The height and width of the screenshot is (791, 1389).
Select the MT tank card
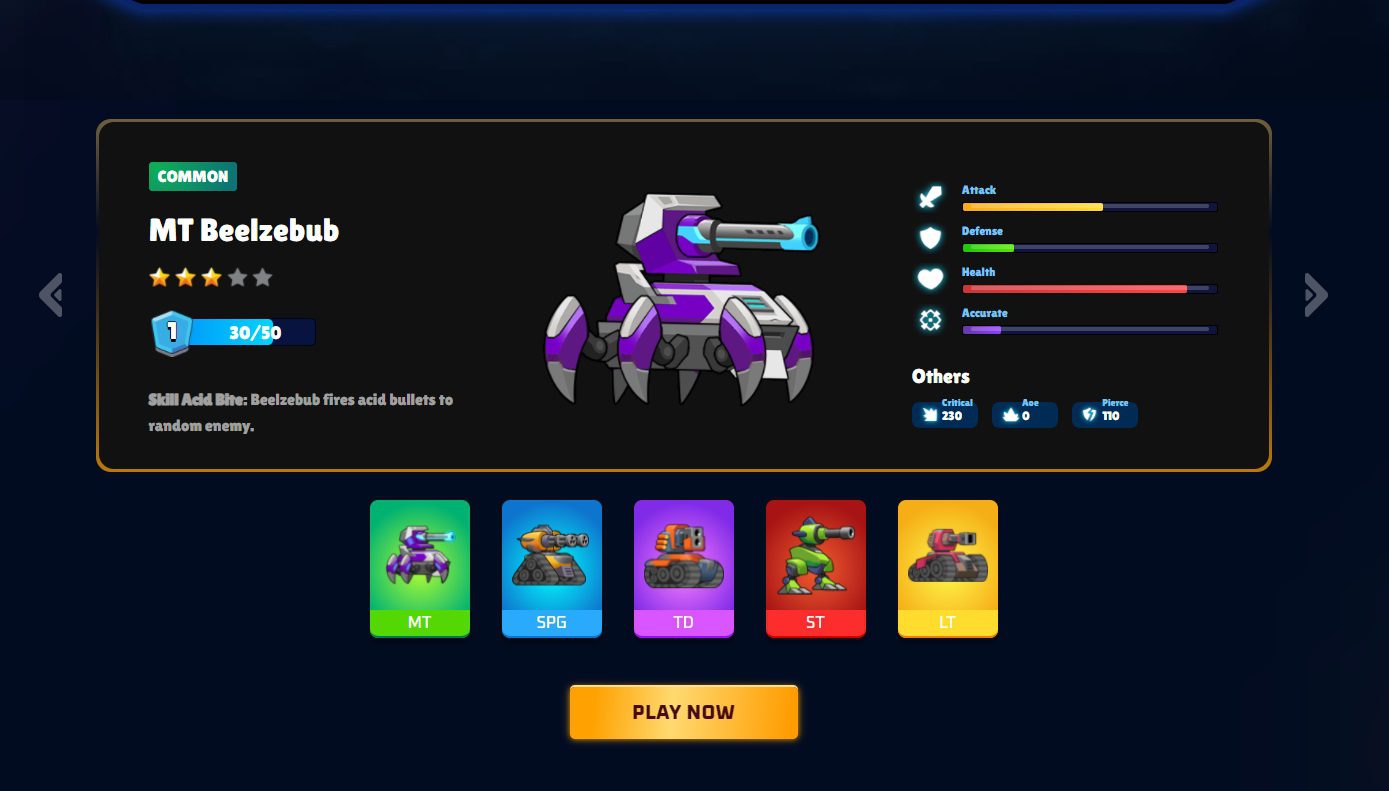point(420,568)
